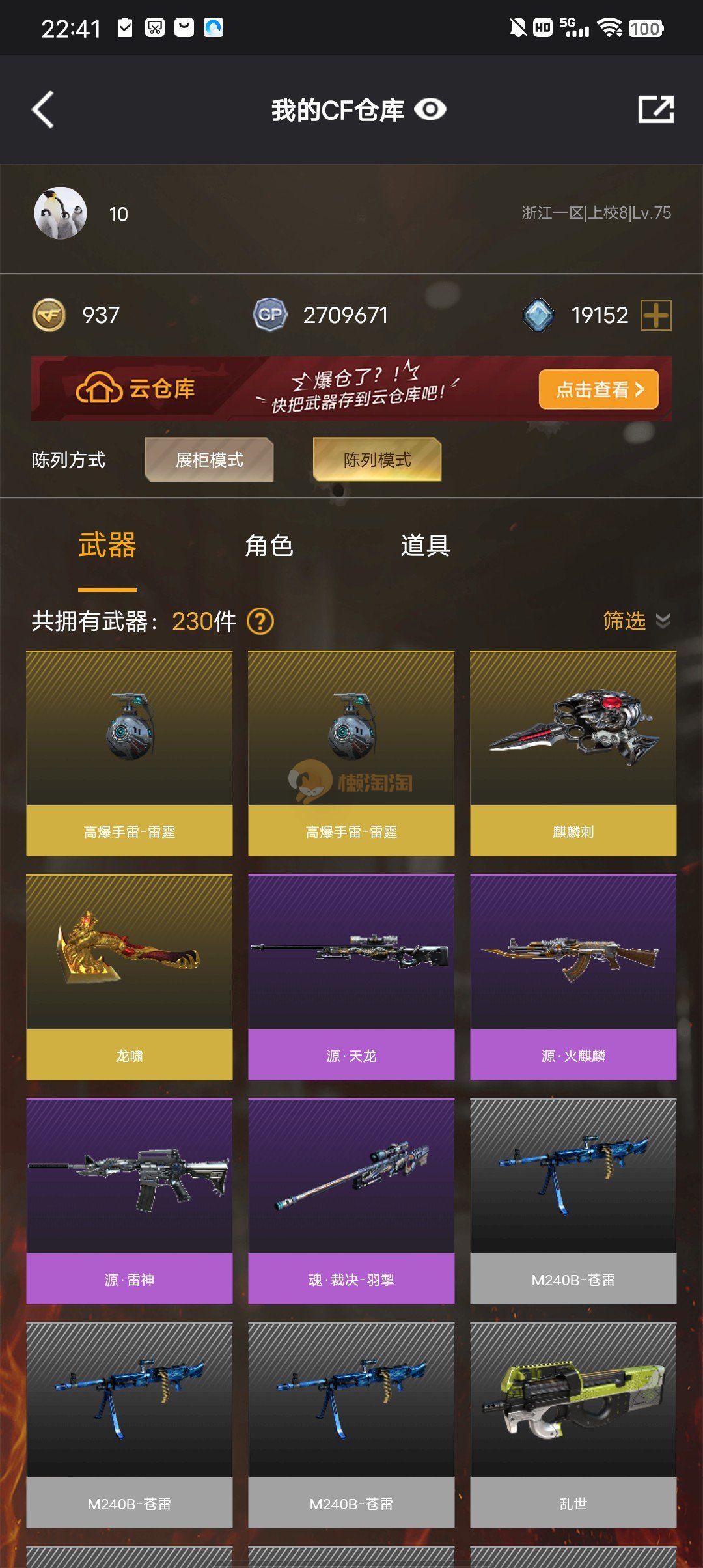Select the 乱世 green P90 card
The height and width of the screenshot is (1568, 703).
tap(573, 1425)
